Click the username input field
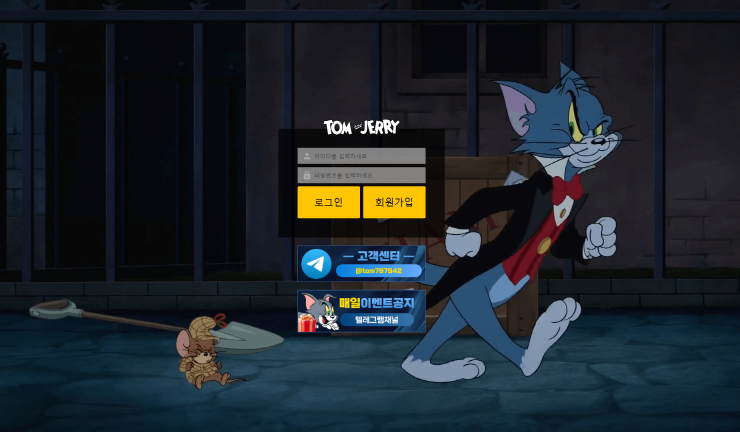Image resolution: width=740 pixels, height=432 pixels. pos(361,156)
